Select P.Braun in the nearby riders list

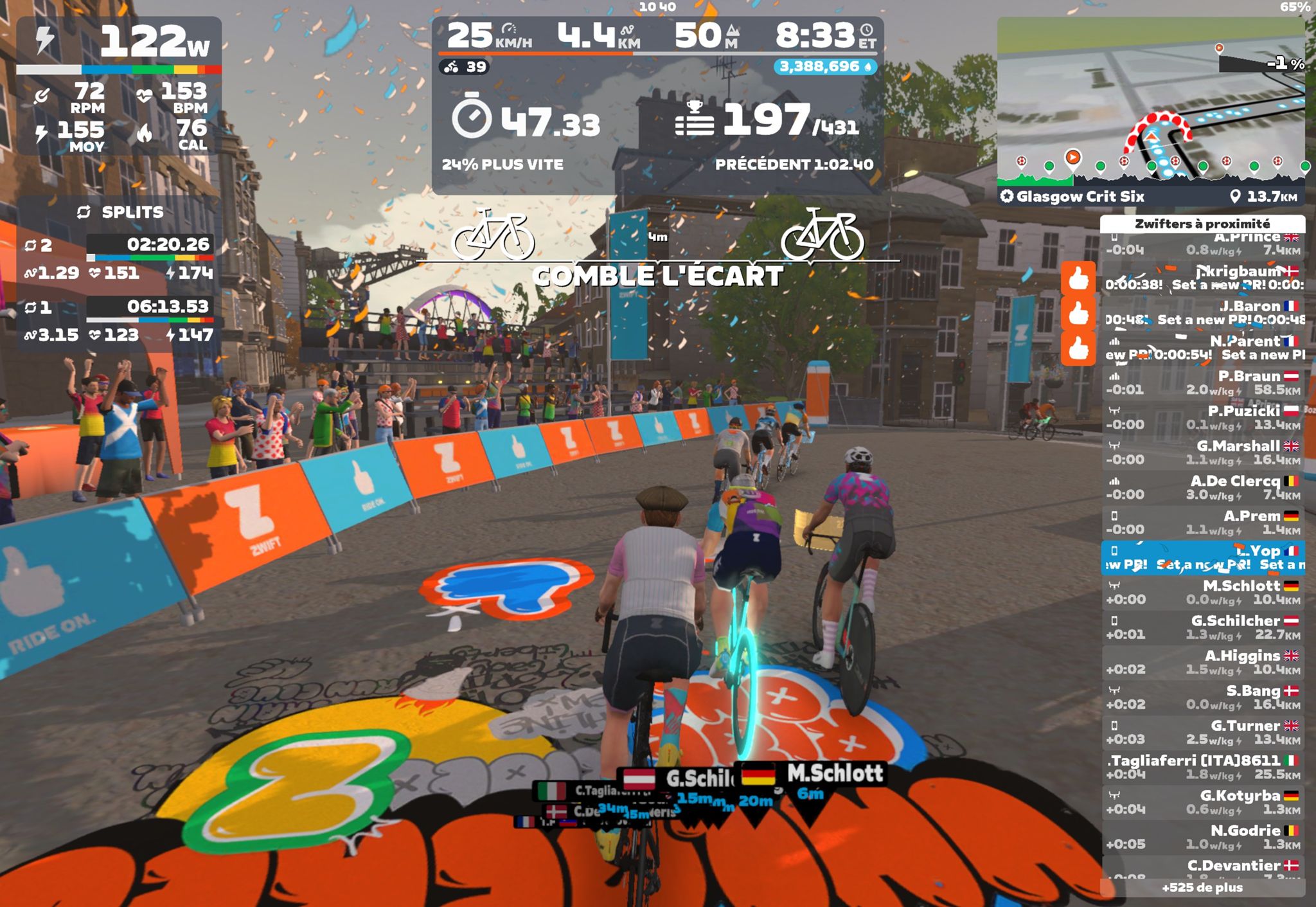1202,383
